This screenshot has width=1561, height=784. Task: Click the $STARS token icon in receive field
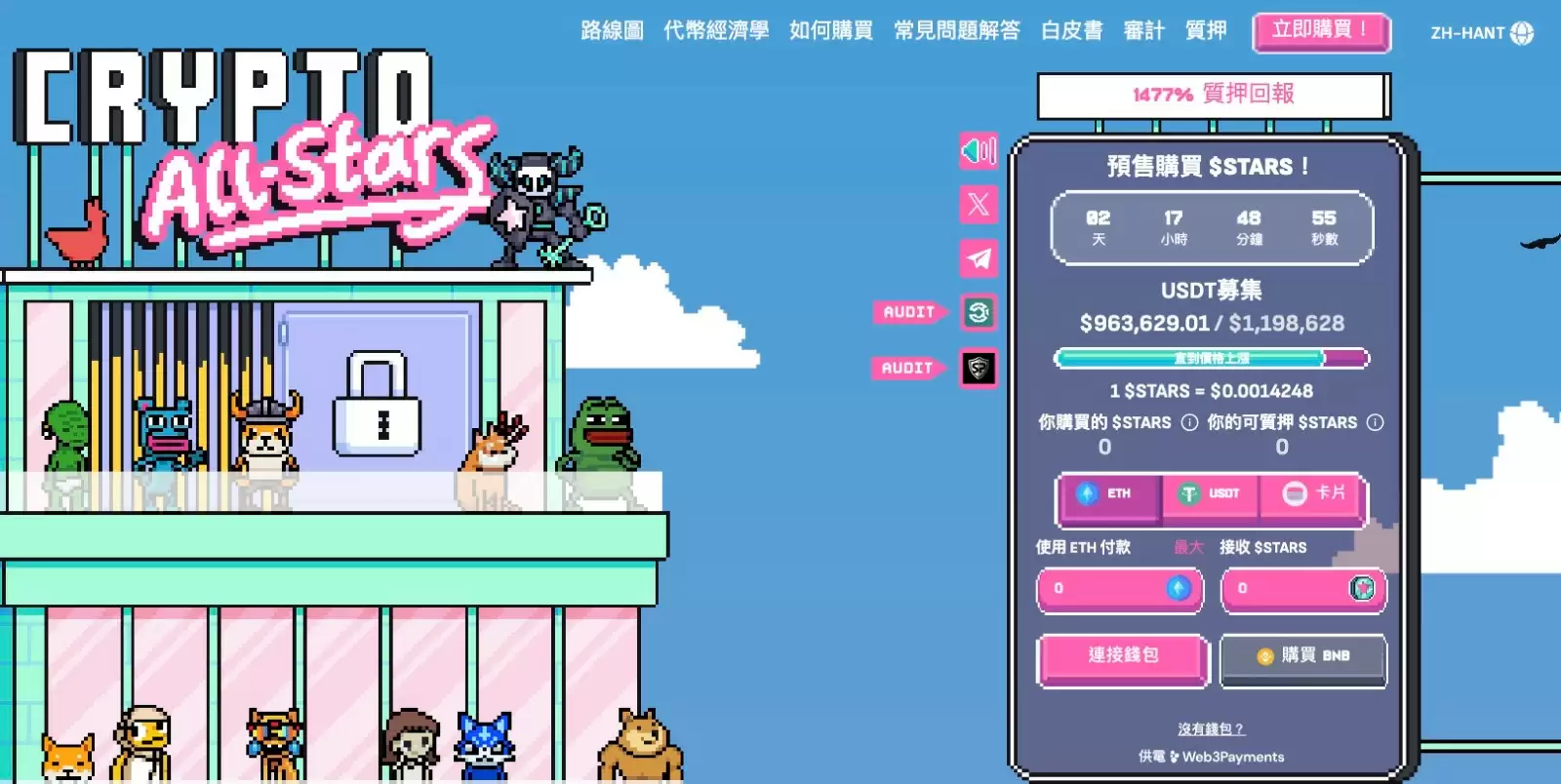pyautogui.click(x=1362, y=589)
